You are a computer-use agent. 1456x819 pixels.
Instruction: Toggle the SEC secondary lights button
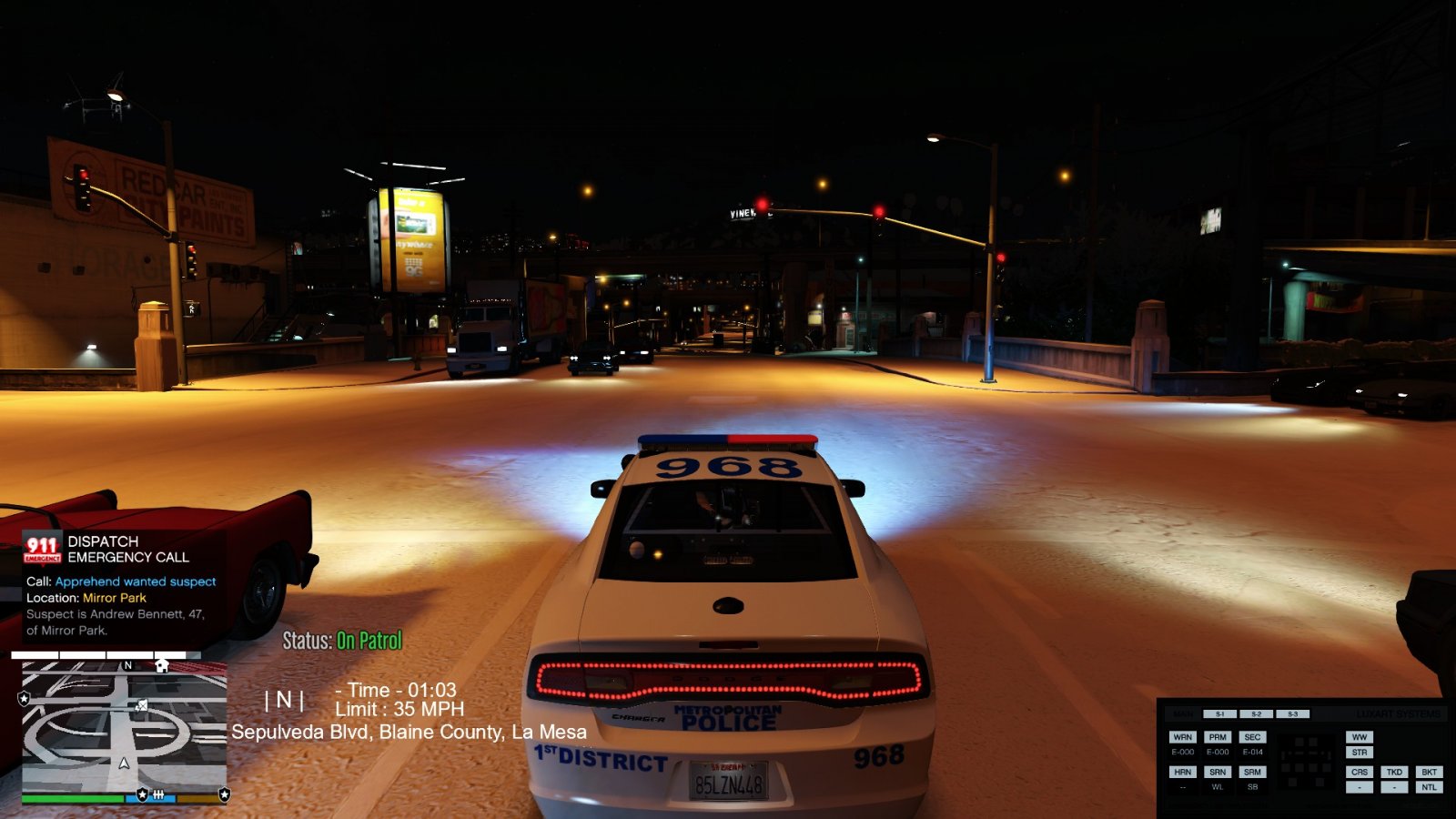(1252, 737)
